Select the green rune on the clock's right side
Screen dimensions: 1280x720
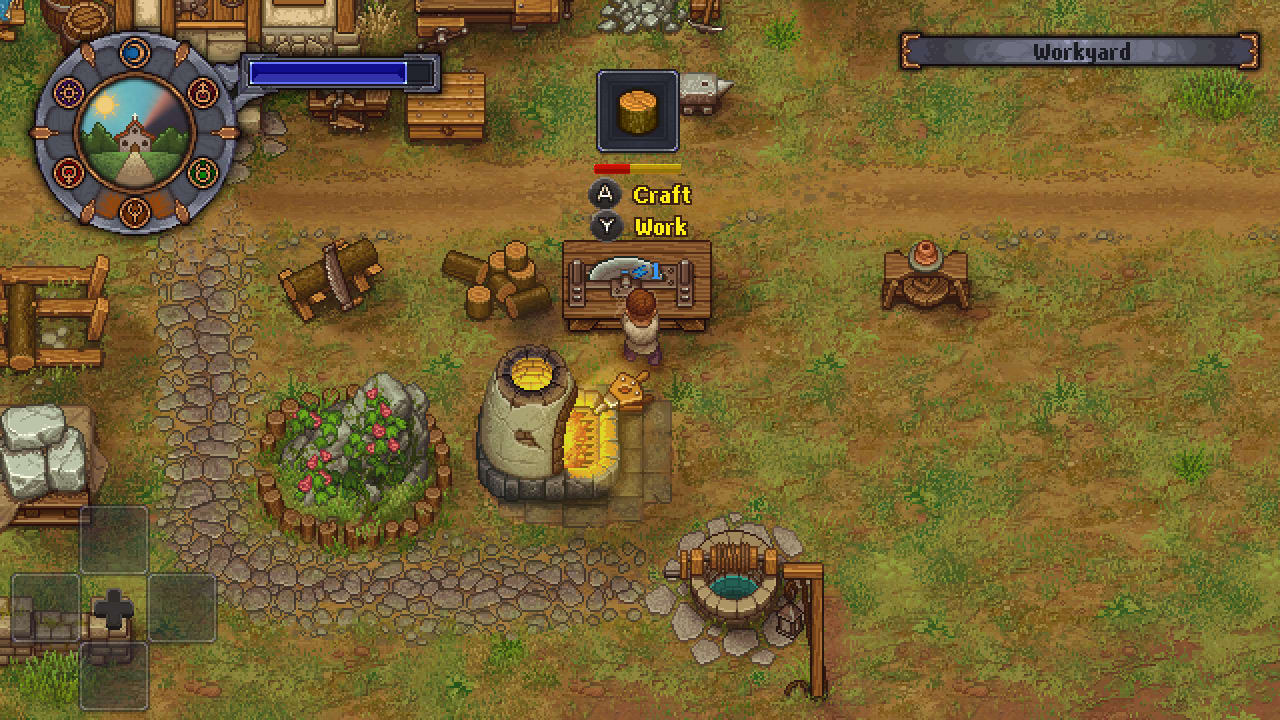click(x=203, y=172)
